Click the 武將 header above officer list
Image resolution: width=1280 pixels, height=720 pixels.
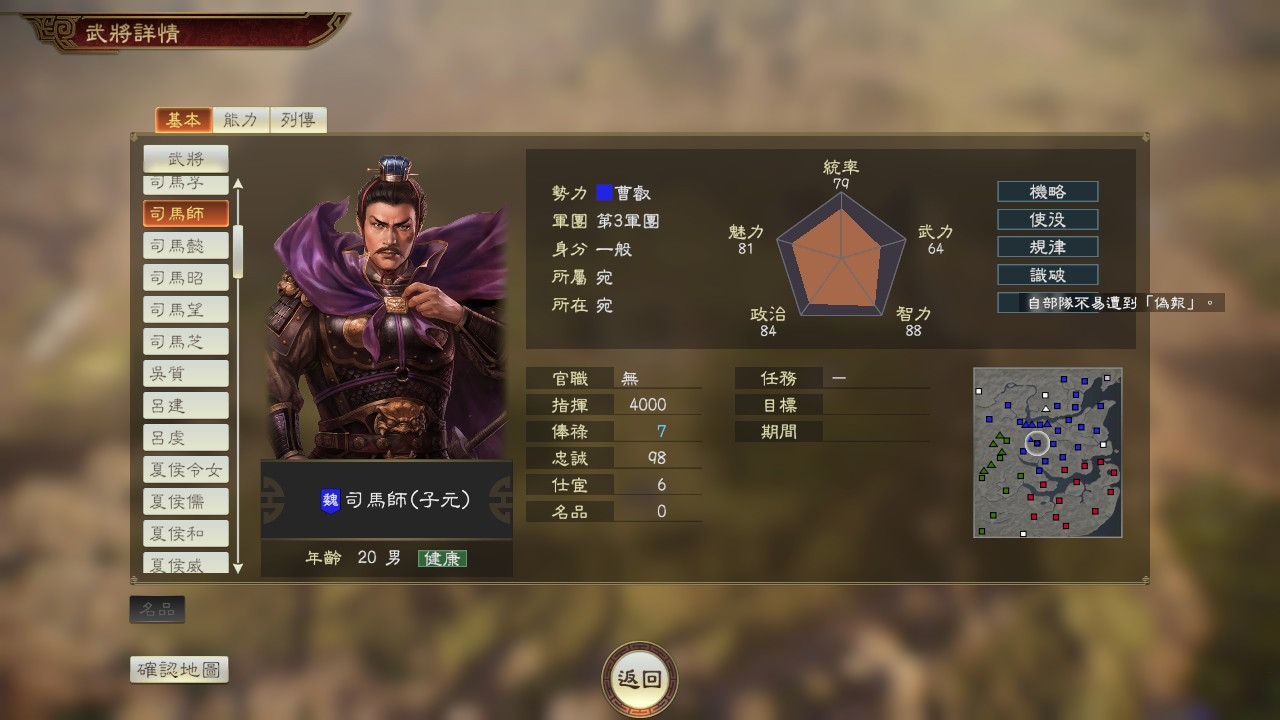[186, 157]
